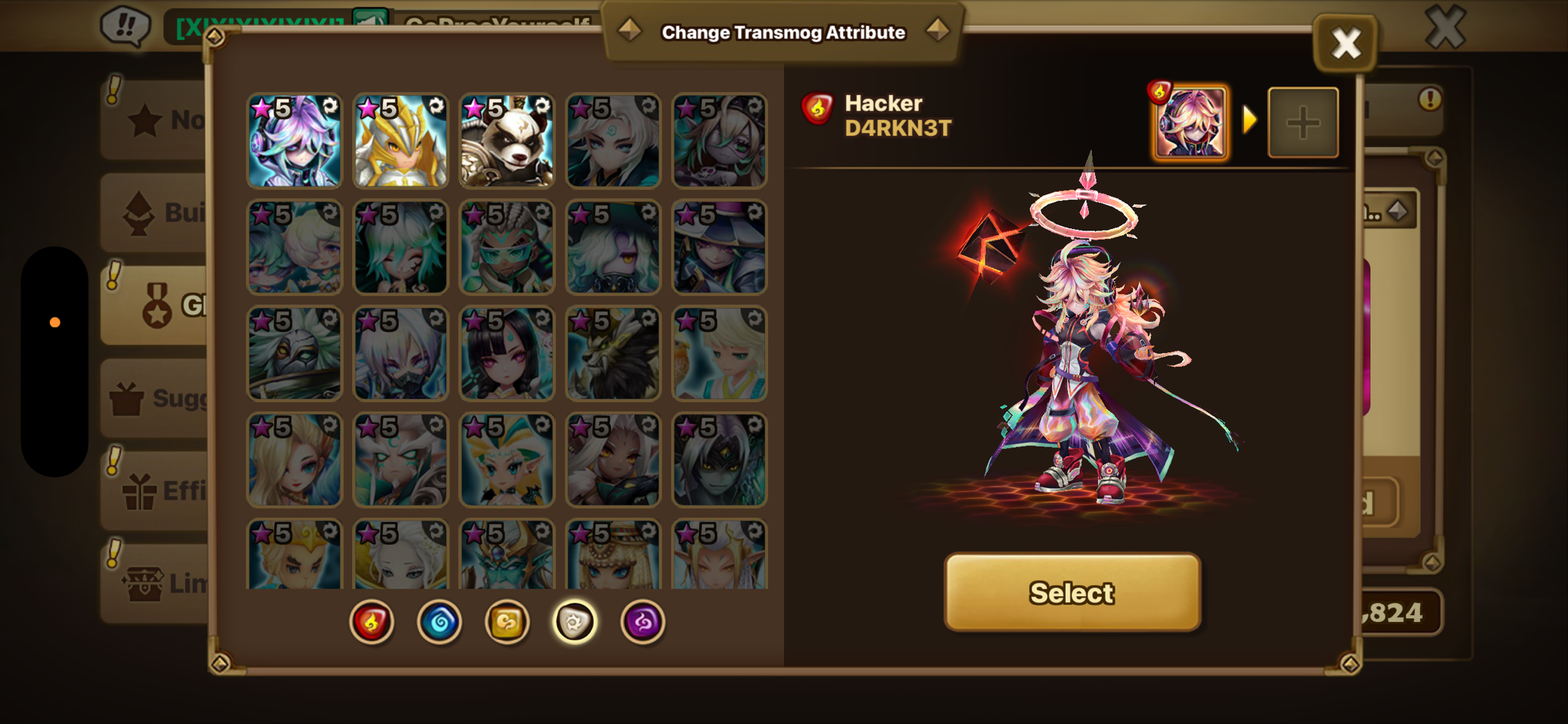This screenshot has height=724, width=1568.
Task: Open the chat speech bubble icon
Action: [126, 26]
